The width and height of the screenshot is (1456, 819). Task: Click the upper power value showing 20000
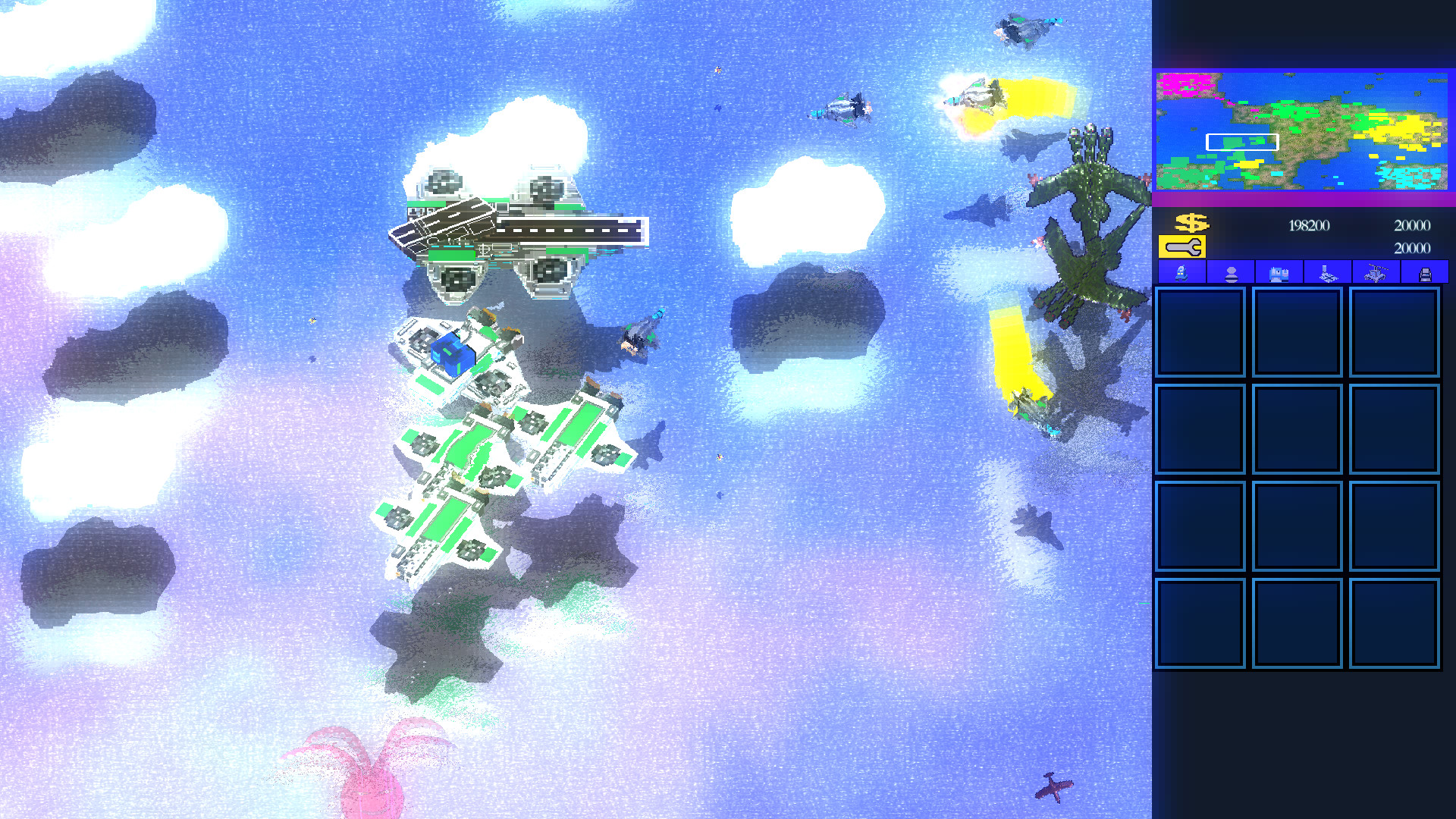(1411, 224)
